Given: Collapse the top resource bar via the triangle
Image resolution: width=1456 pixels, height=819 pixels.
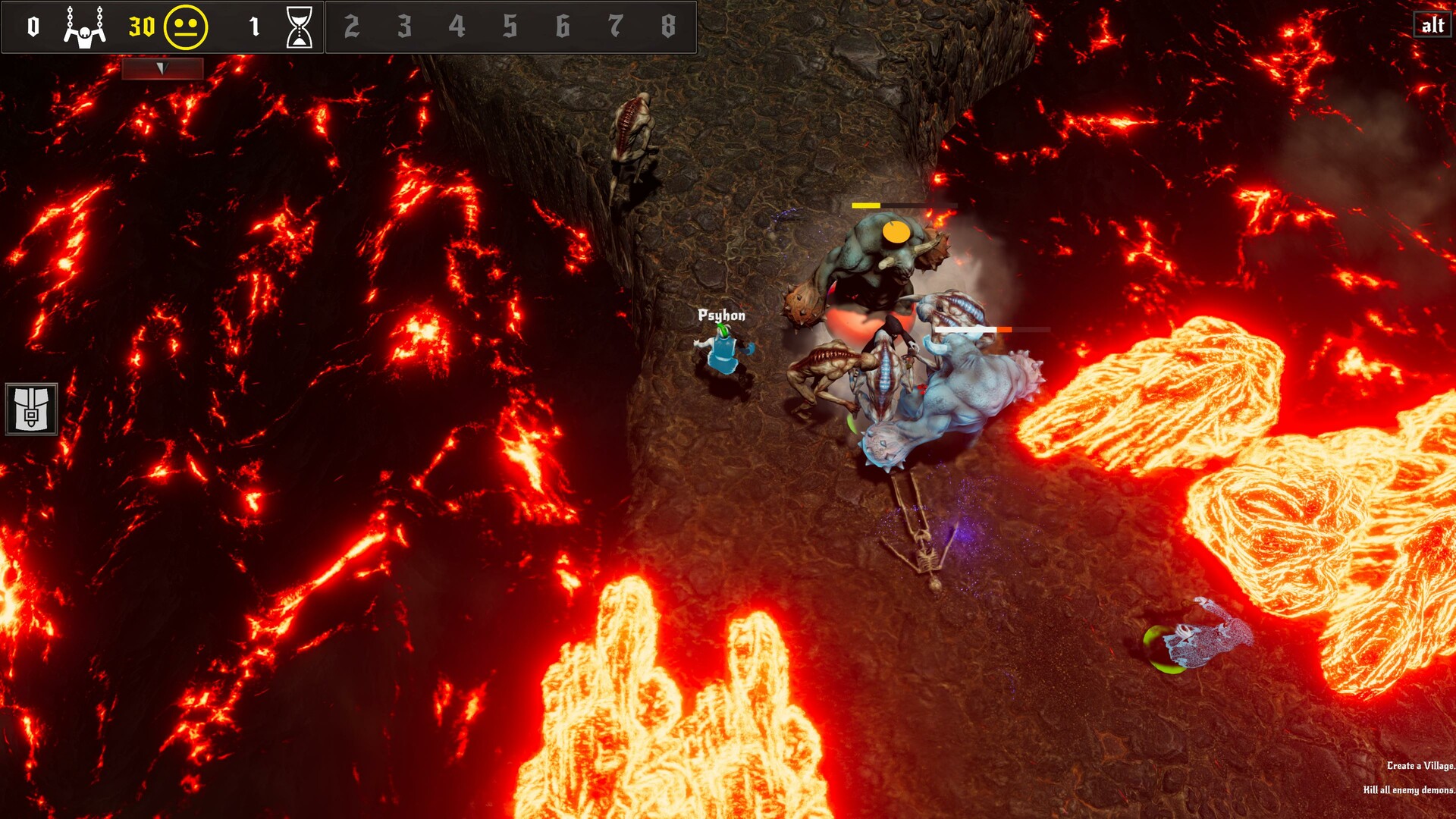Looking at the screenshot, I should (162, 67).
